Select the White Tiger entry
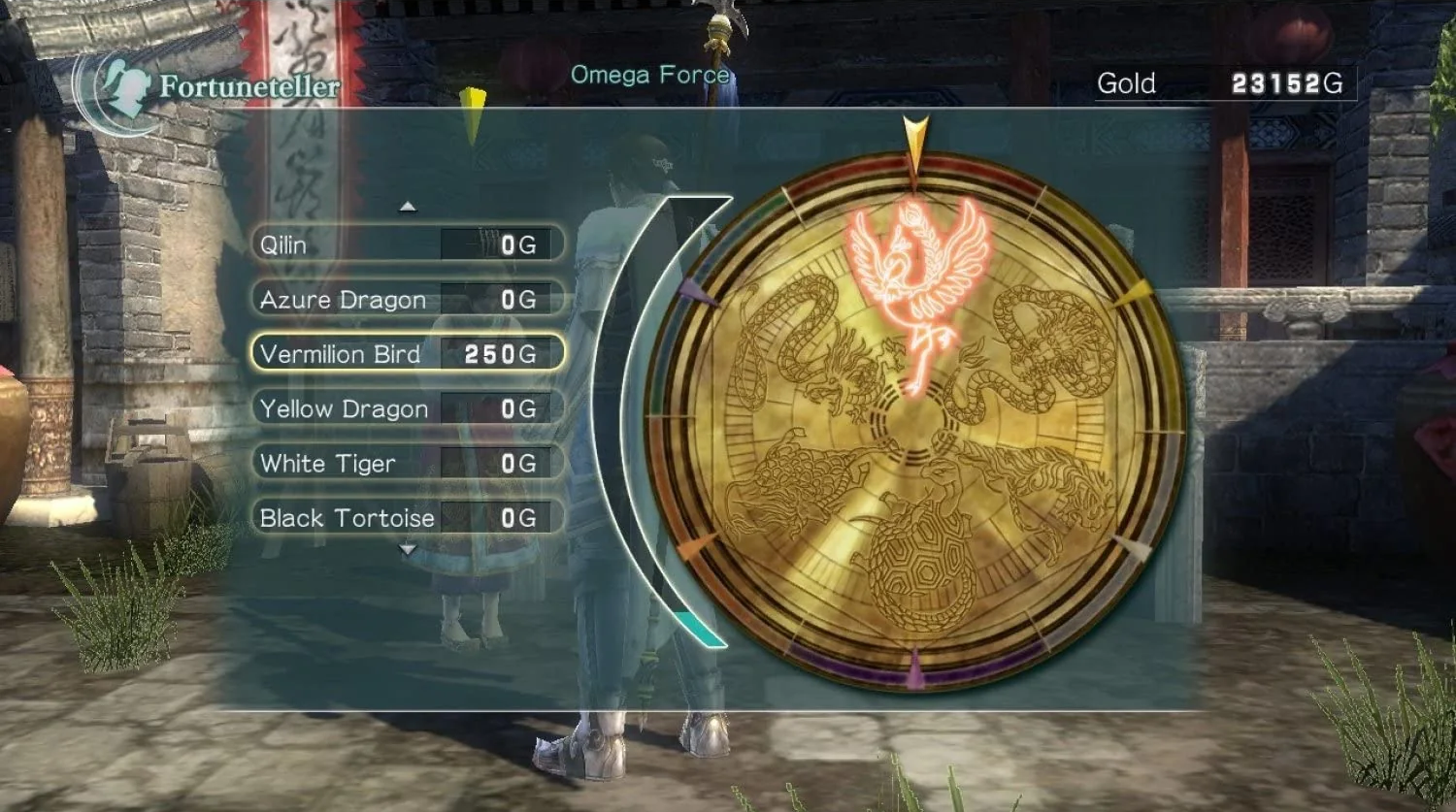 point(408,463)
